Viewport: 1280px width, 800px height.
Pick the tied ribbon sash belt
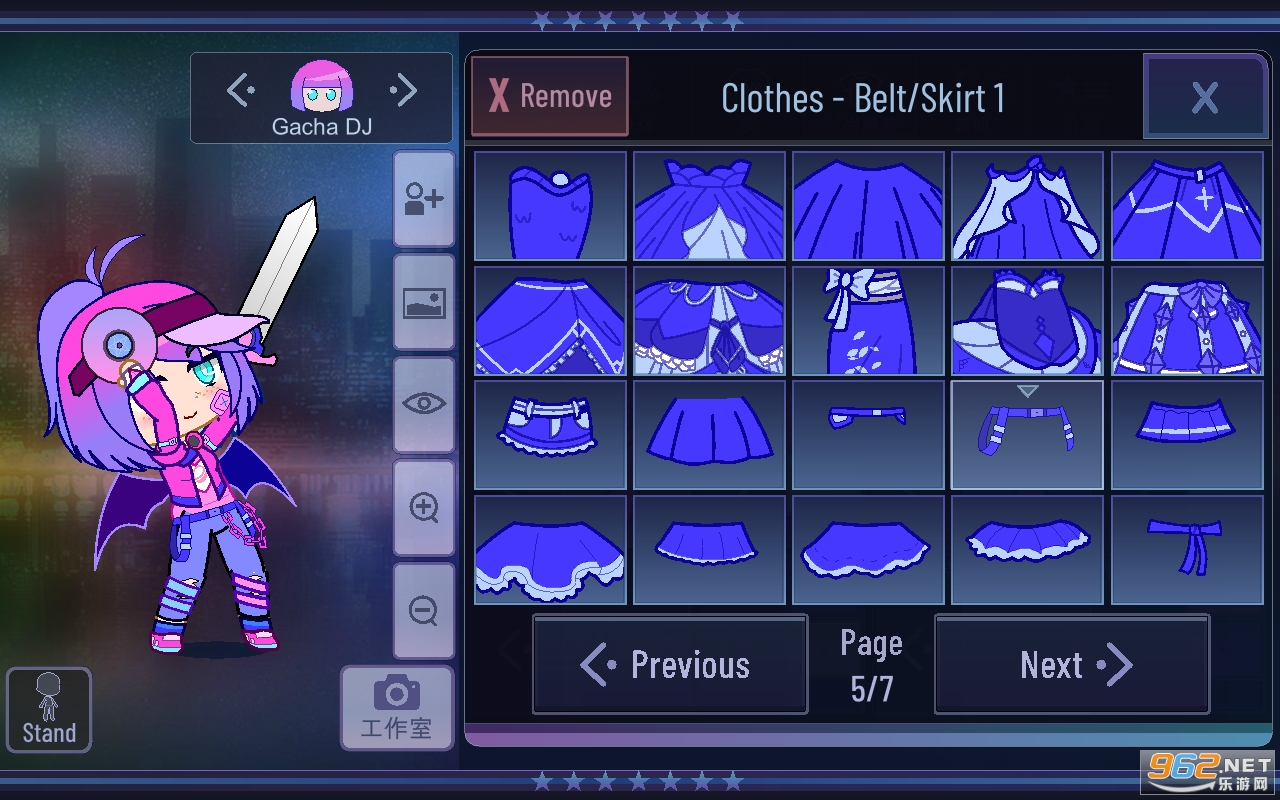click(x=1186, y=549)
